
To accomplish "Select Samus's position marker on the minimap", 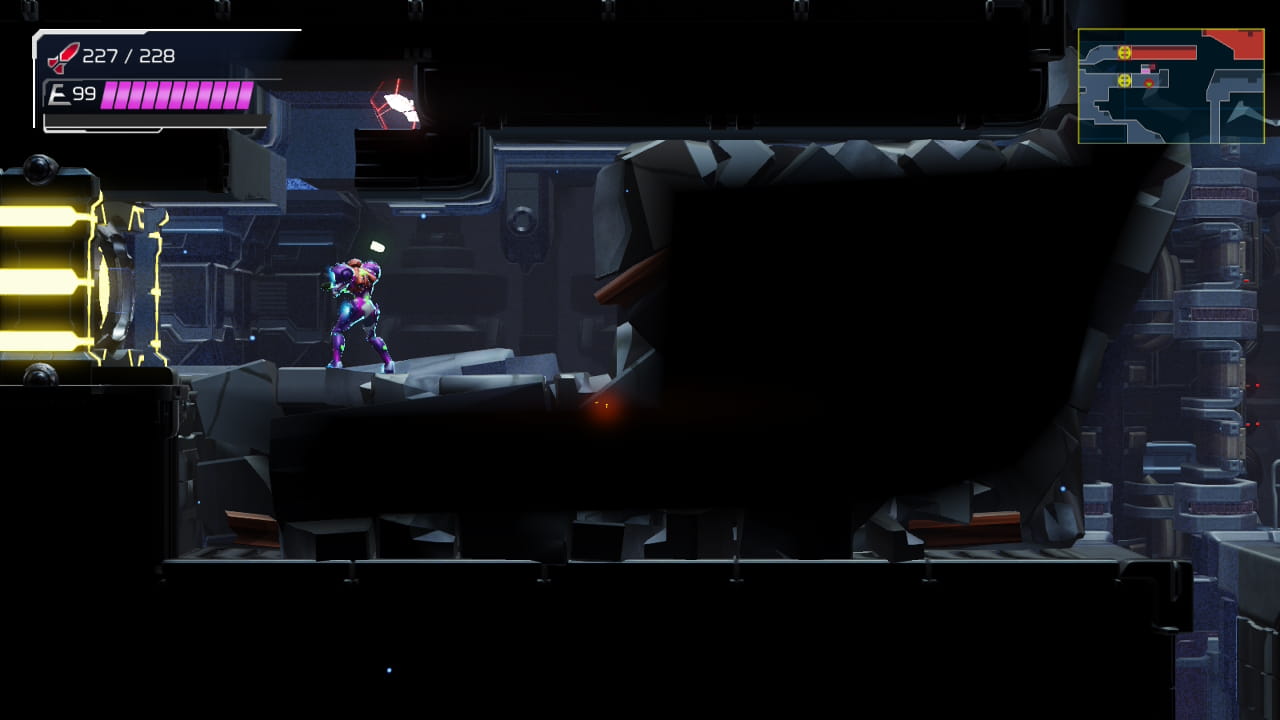I will [x=1145, y=69].
